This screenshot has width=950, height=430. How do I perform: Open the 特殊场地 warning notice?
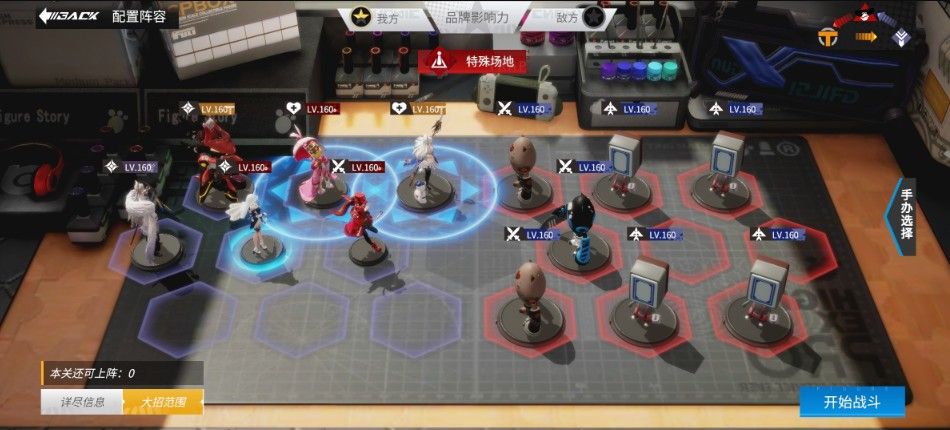click(x=472, y=61)
